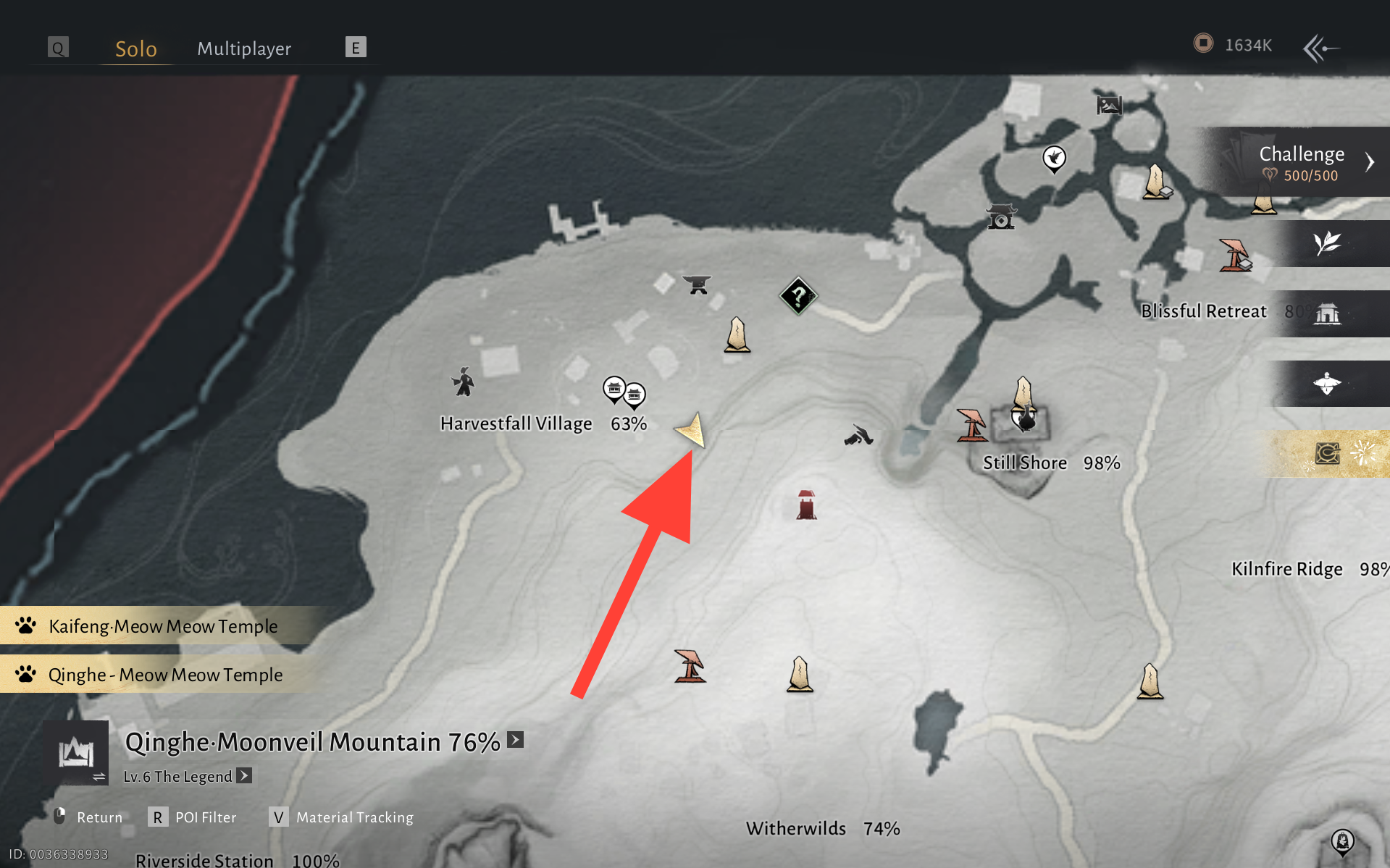Open Material Tracking
The image size is (1390, 868).
tap(341, 817)
